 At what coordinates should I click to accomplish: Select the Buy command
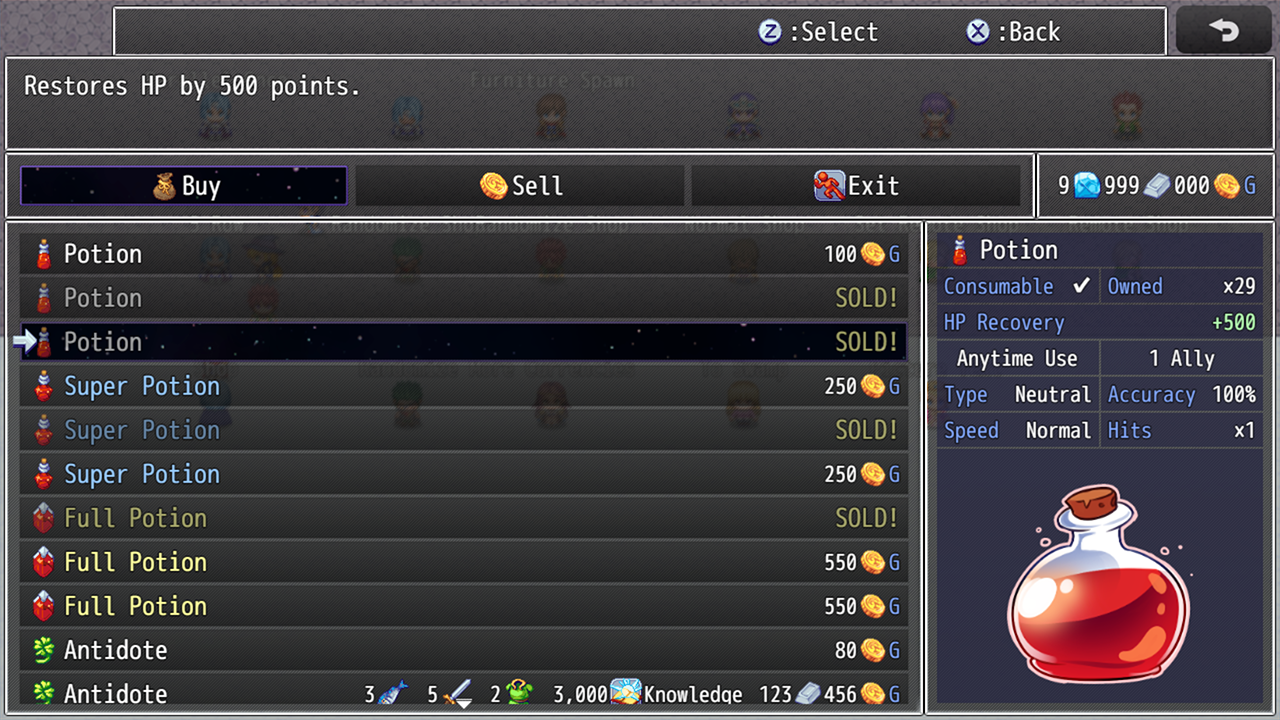(184, 186)
